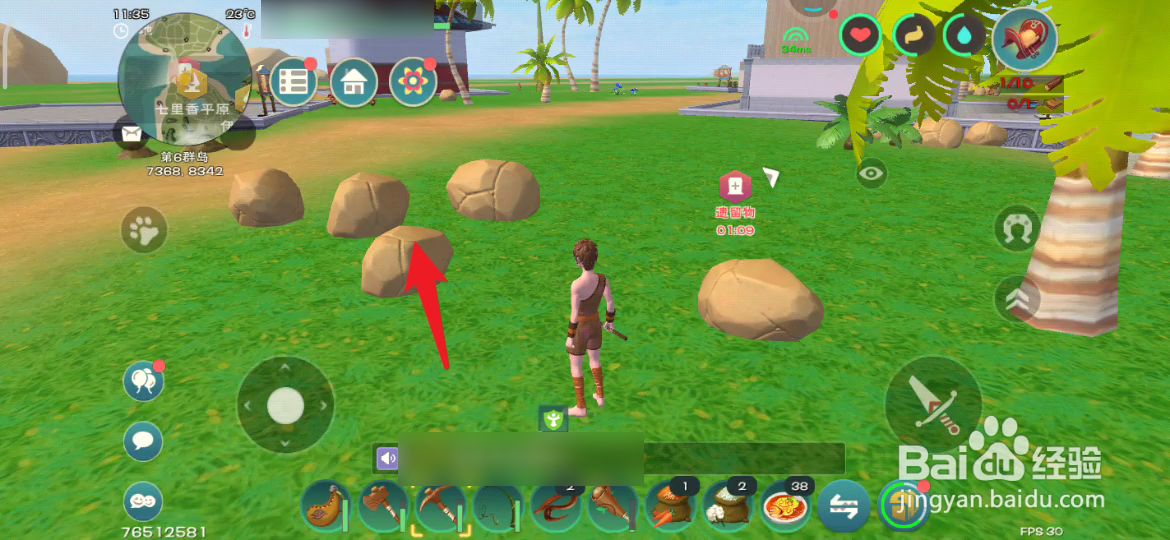Open the pet paw button
Screen dimensions: 1170x540
click(145, 232)
